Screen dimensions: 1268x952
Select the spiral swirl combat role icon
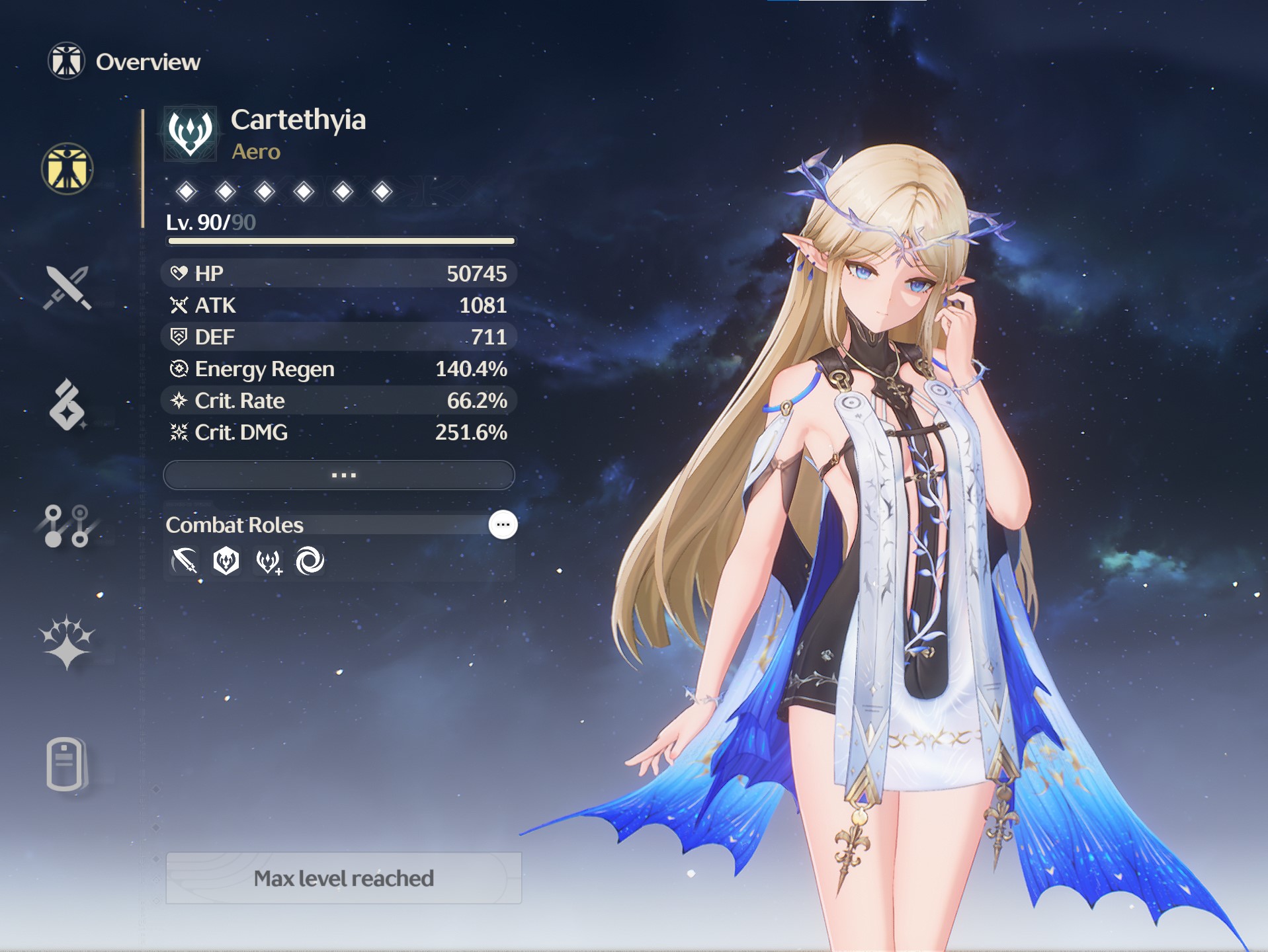(310, 562)
